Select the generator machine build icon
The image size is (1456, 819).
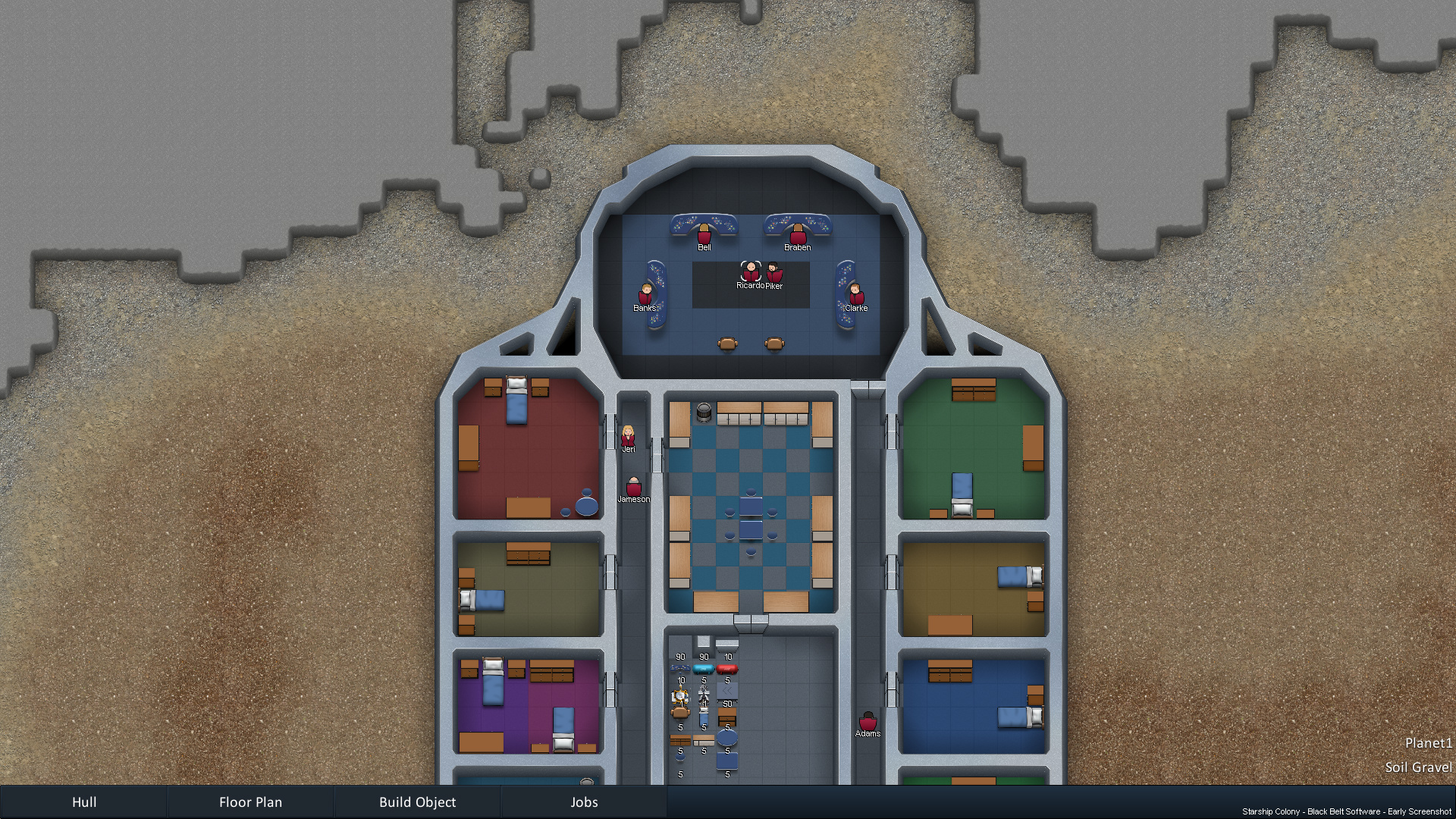coord(680,695)
